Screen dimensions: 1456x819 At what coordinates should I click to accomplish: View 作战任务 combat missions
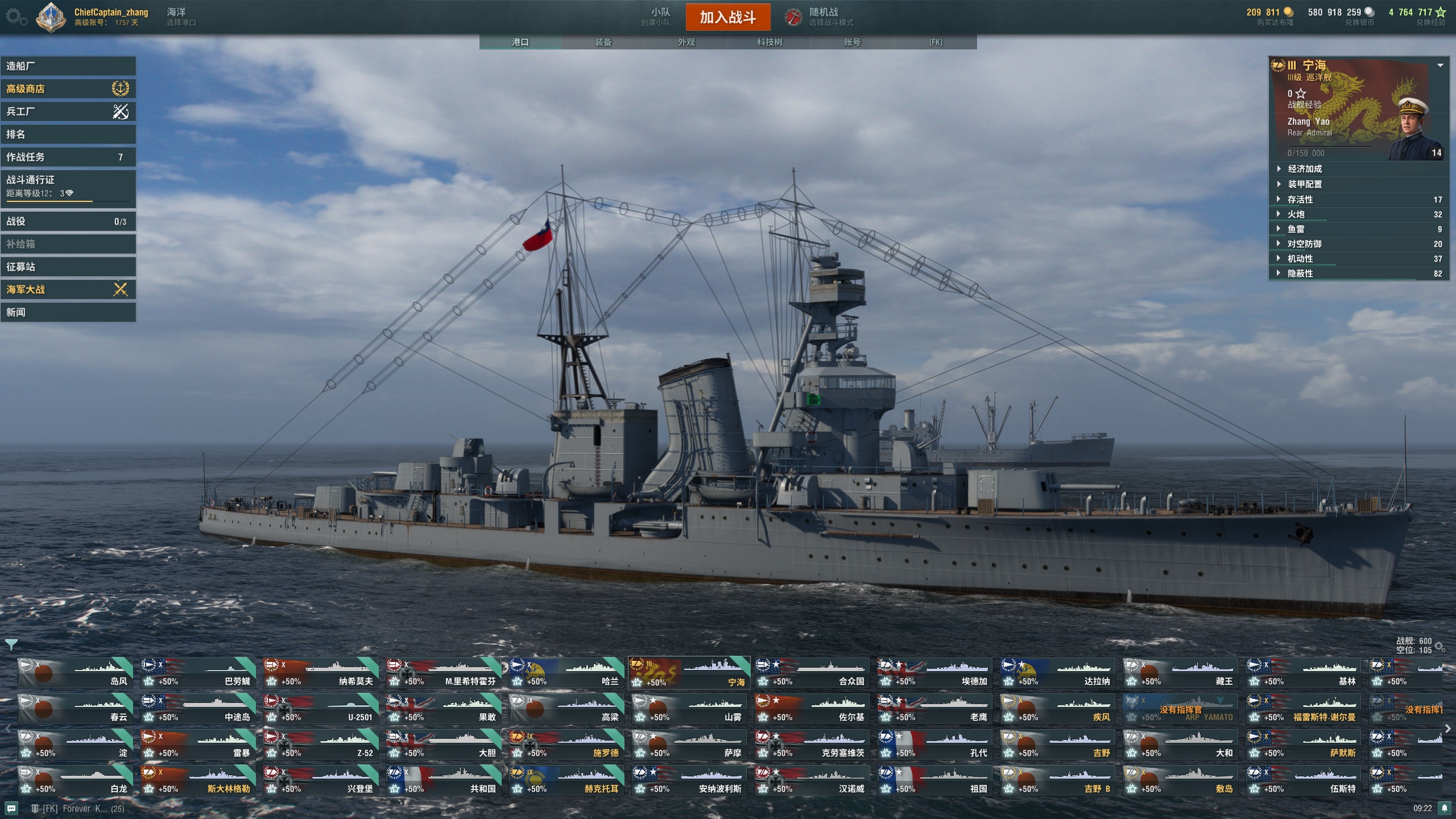pos(68,157)
